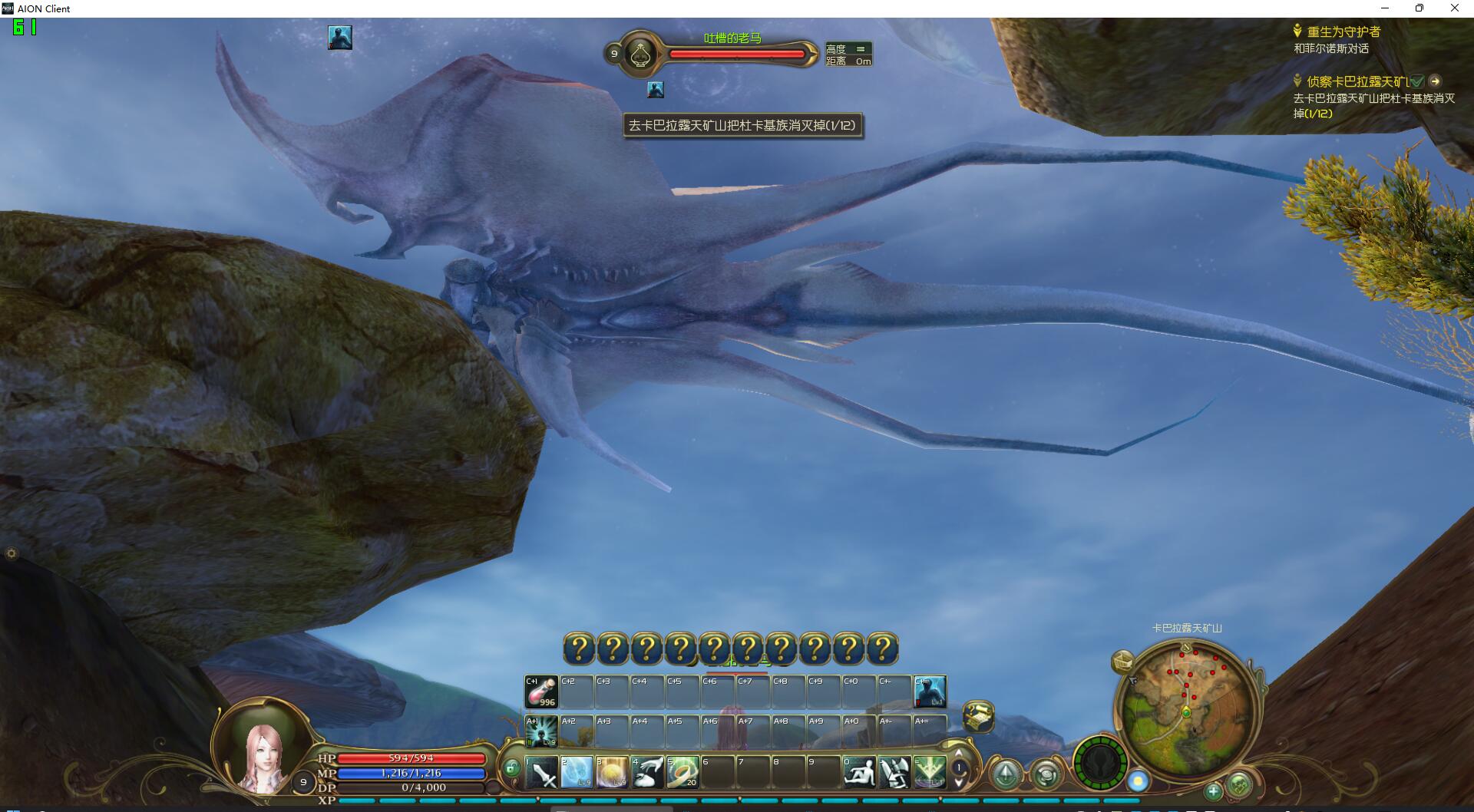The width and height of the screenshot is (1474, 812).
Task: Toggle the axe and armor combat stance icon
Action: [x=894, y=772]
